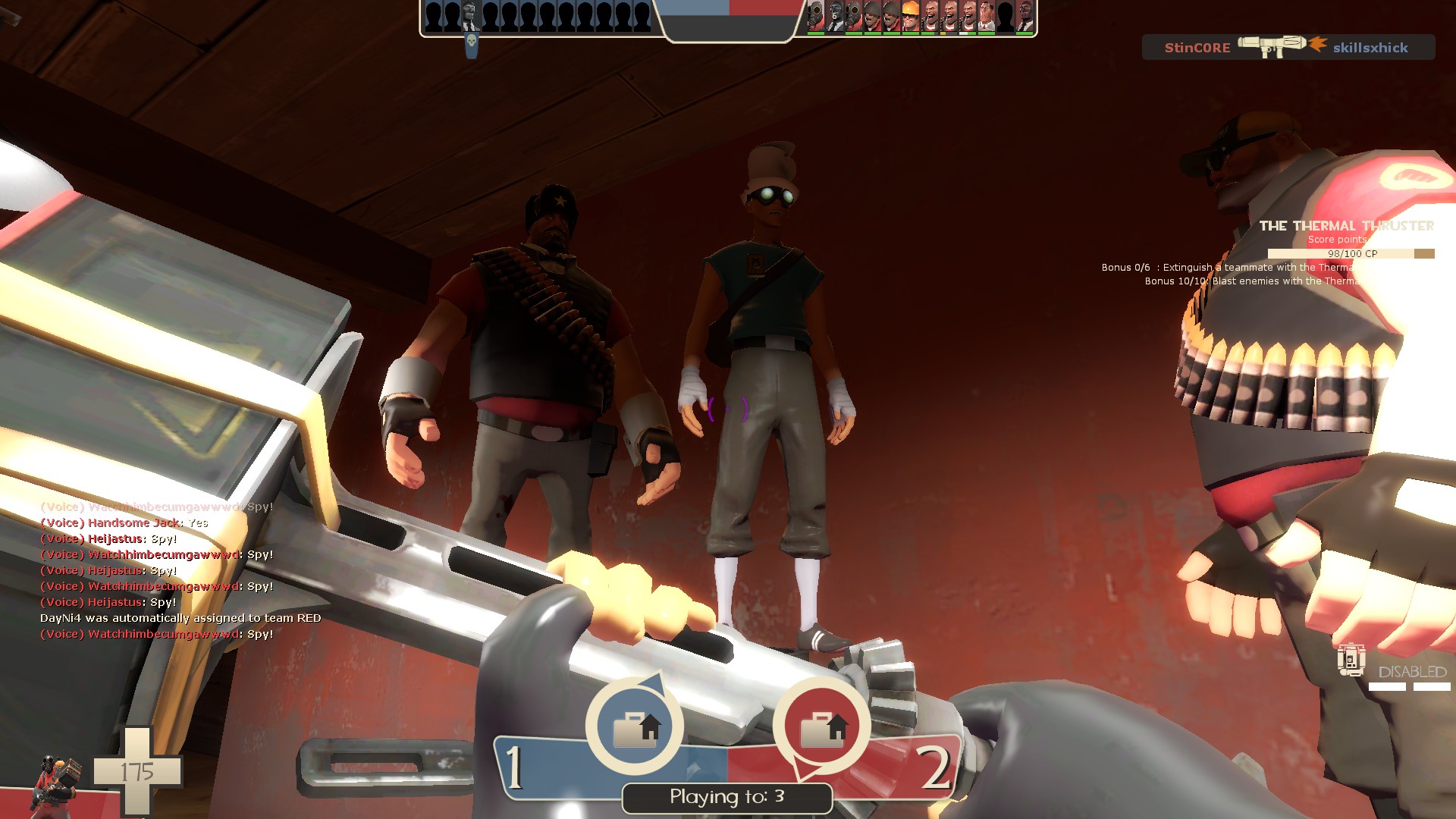Screen dimensions: 1456x819
Task: Click the chat message log
Action: coord(180,570)
